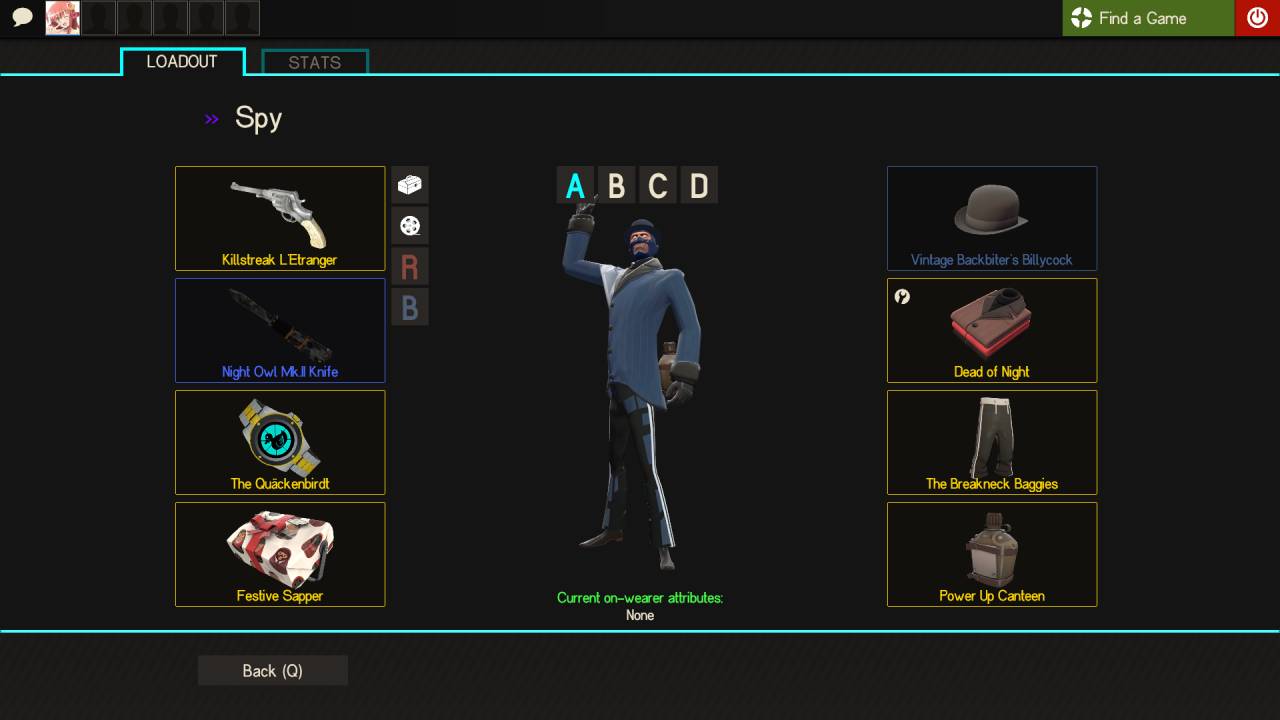Select the Night Owl Mk.II Knife slot
The height and width of the screenshot is (720, 1280).
point(280,330)
